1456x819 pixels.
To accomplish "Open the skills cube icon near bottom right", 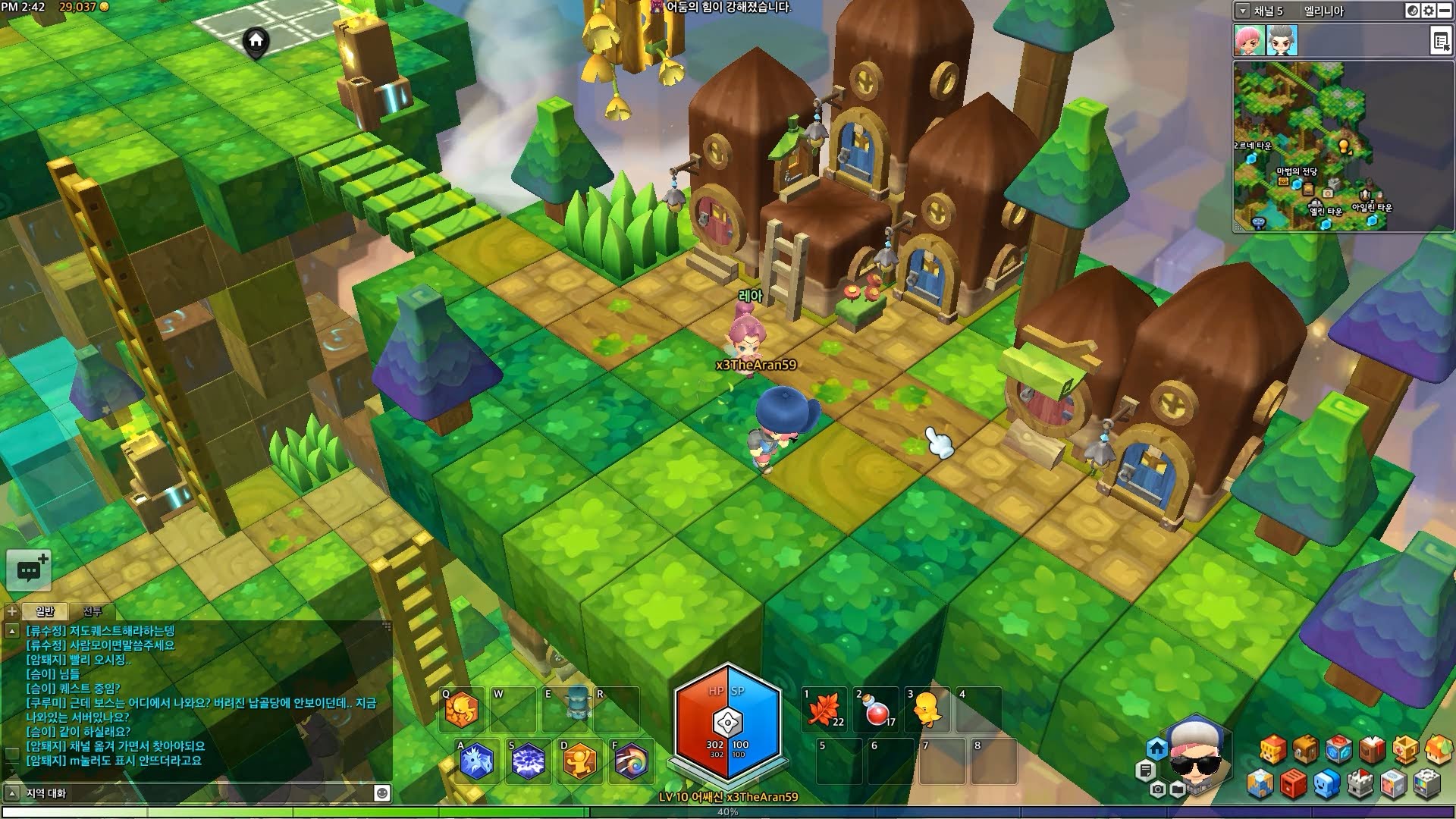I will point(1339,749).
